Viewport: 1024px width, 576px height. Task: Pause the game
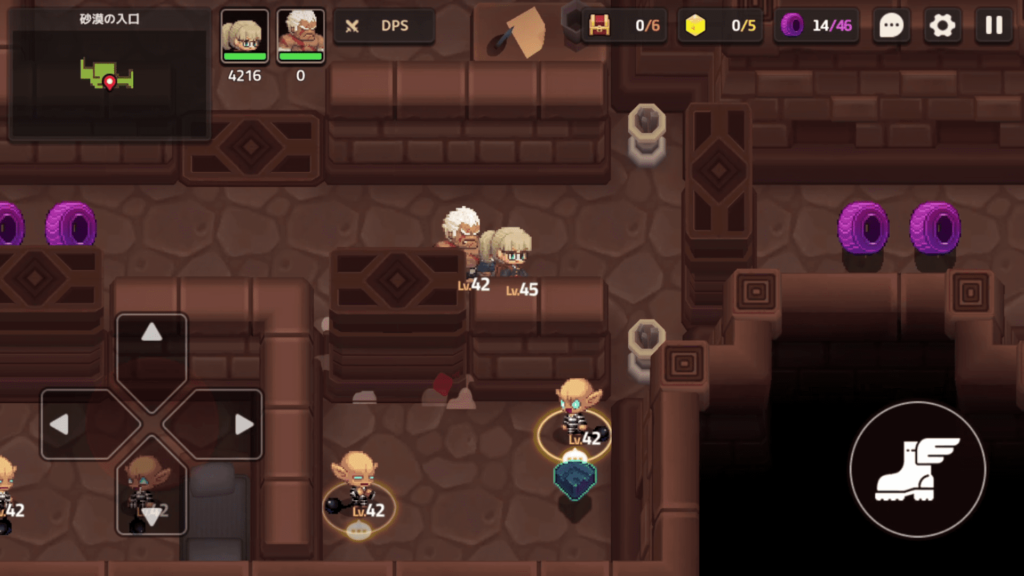click(x=993, y=26)
